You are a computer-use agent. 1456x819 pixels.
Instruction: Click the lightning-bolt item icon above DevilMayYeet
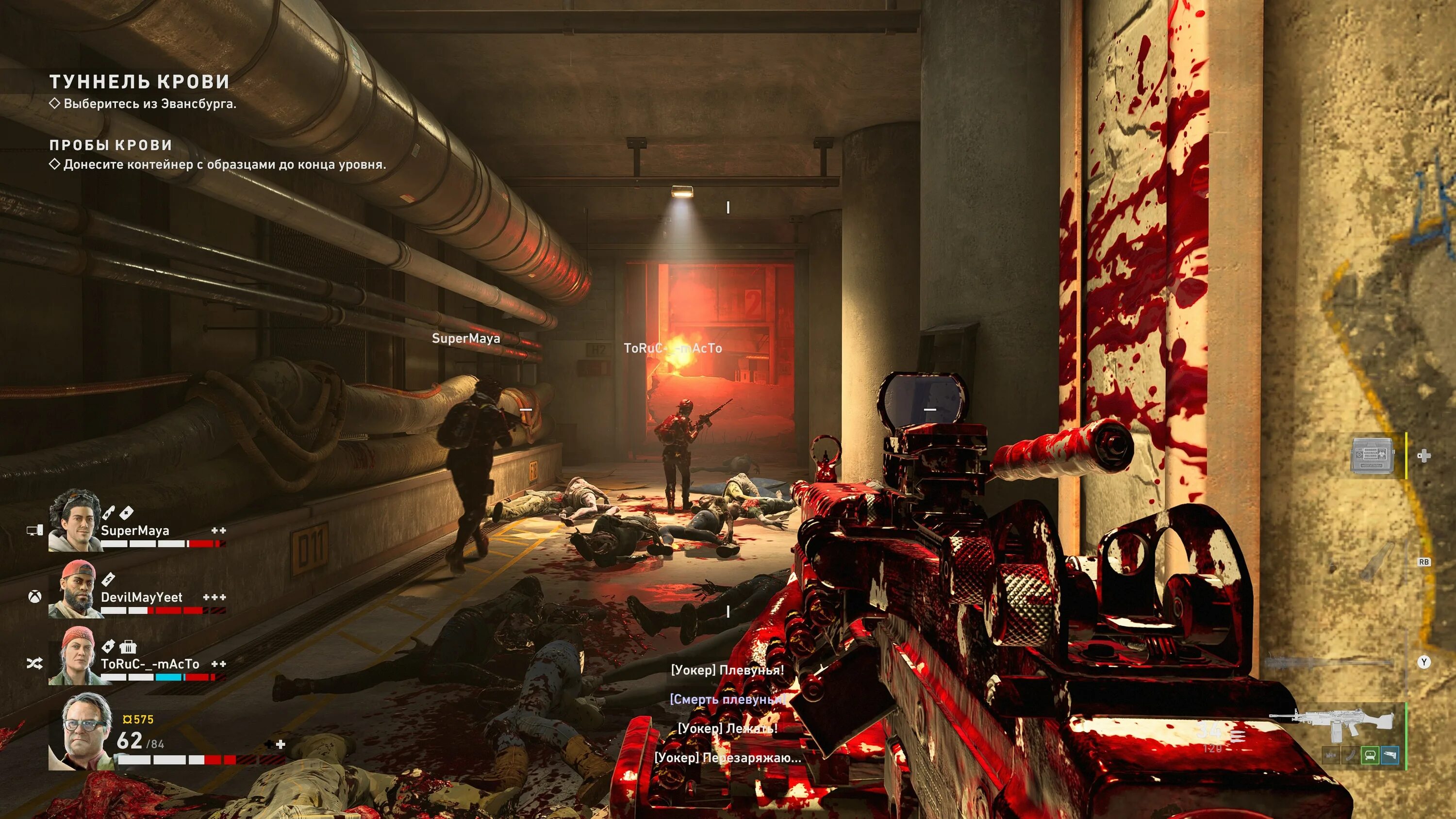[108, 579]
